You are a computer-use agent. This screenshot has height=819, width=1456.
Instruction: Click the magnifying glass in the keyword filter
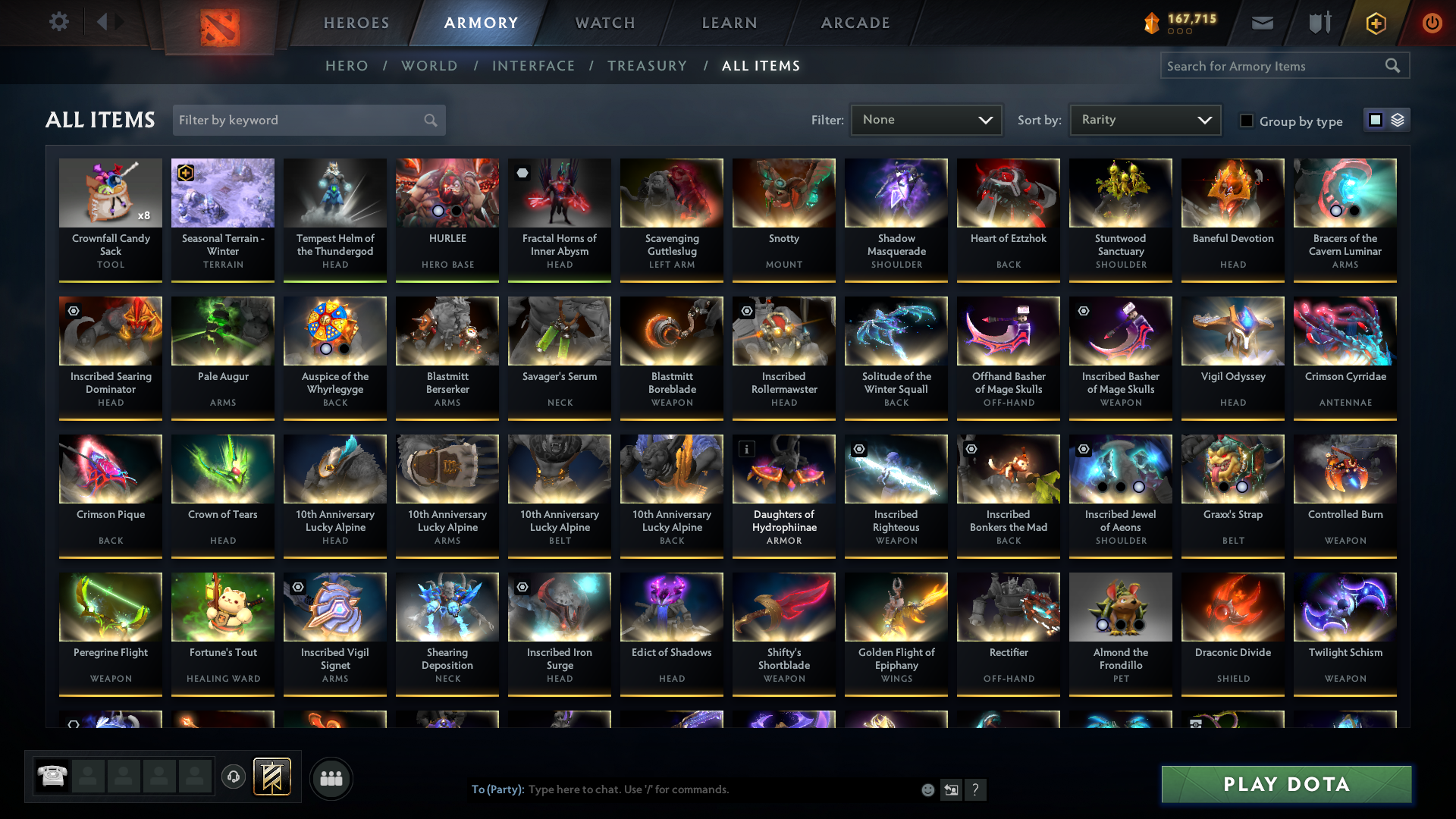click(429, 120)
